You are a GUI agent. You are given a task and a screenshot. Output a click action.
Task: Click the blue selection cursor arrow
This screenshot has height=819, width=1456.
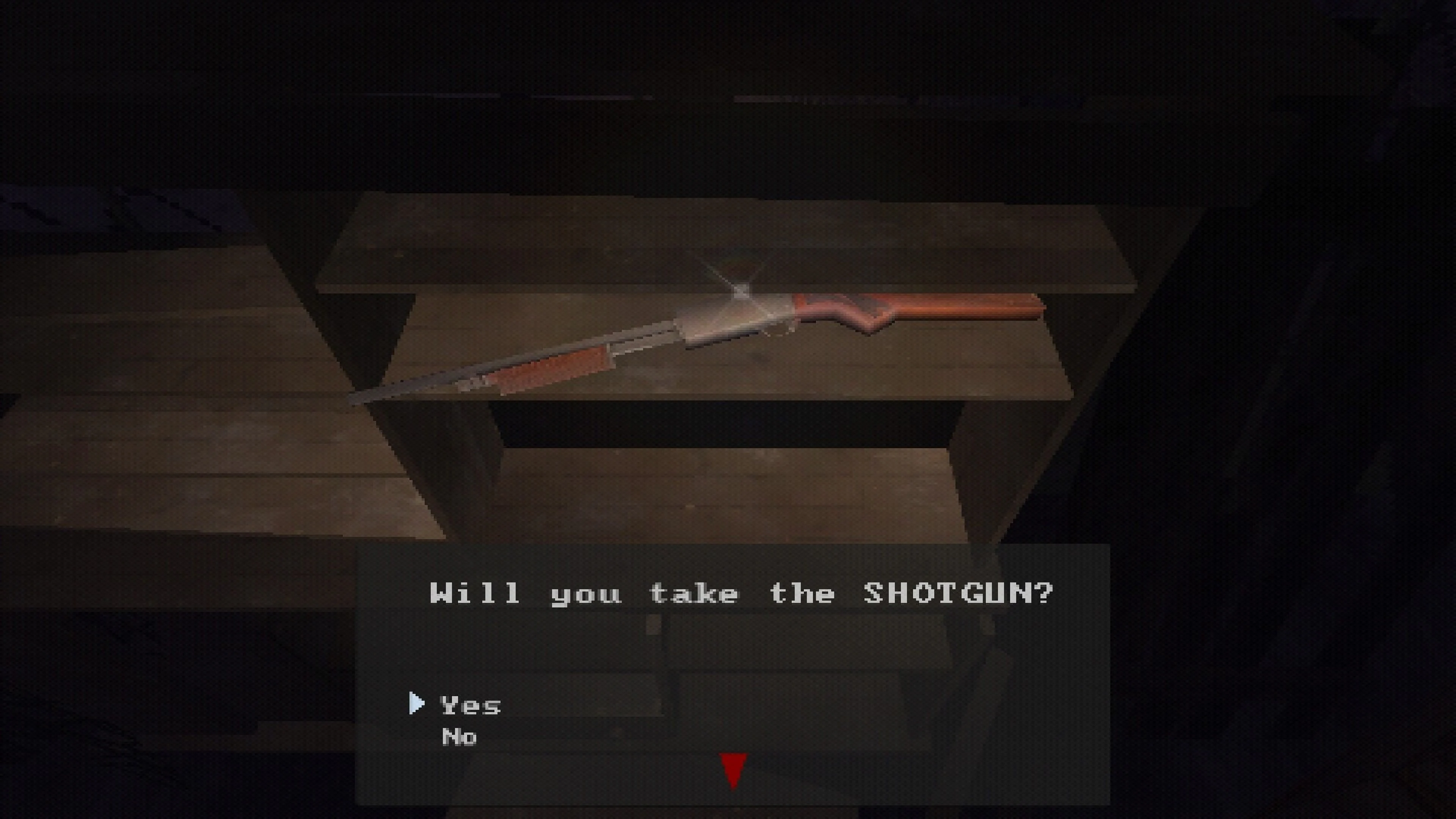pos(417,704)
